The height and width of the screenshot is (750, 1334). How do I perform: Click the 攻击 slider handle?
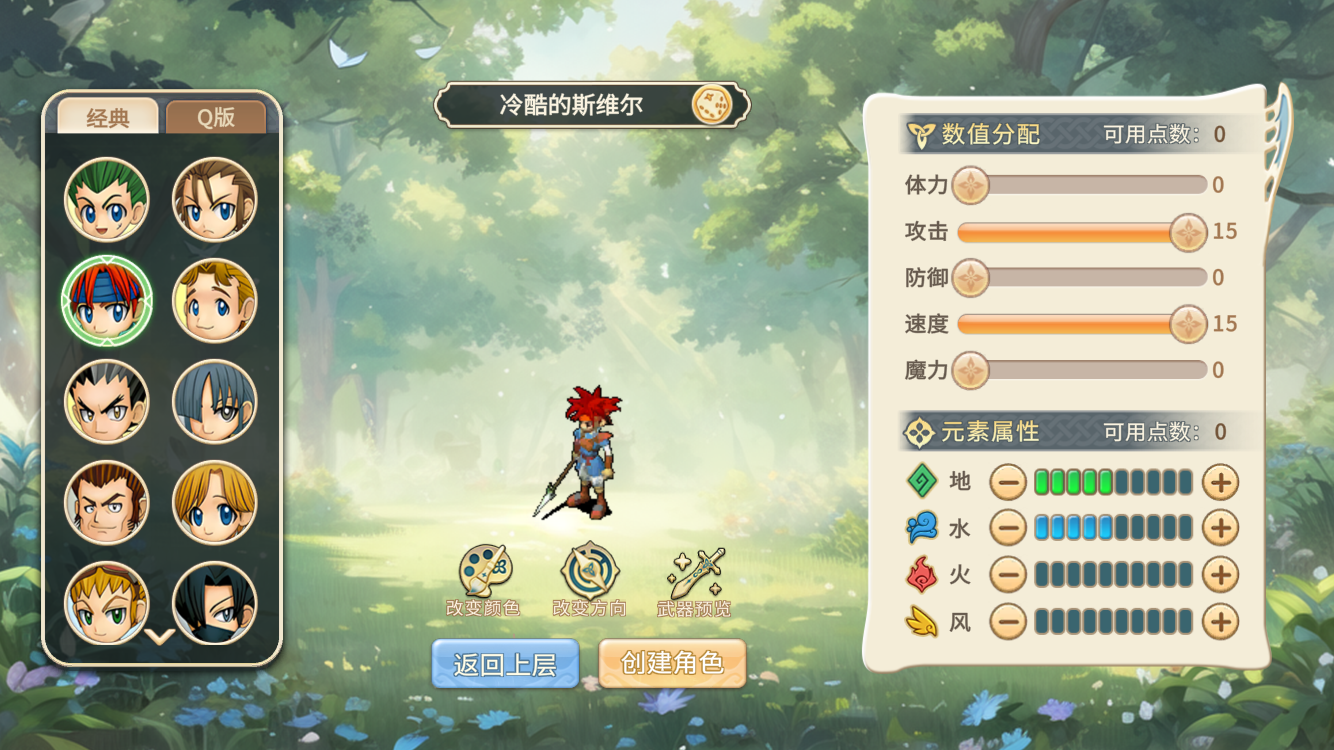click(1188, 232)
